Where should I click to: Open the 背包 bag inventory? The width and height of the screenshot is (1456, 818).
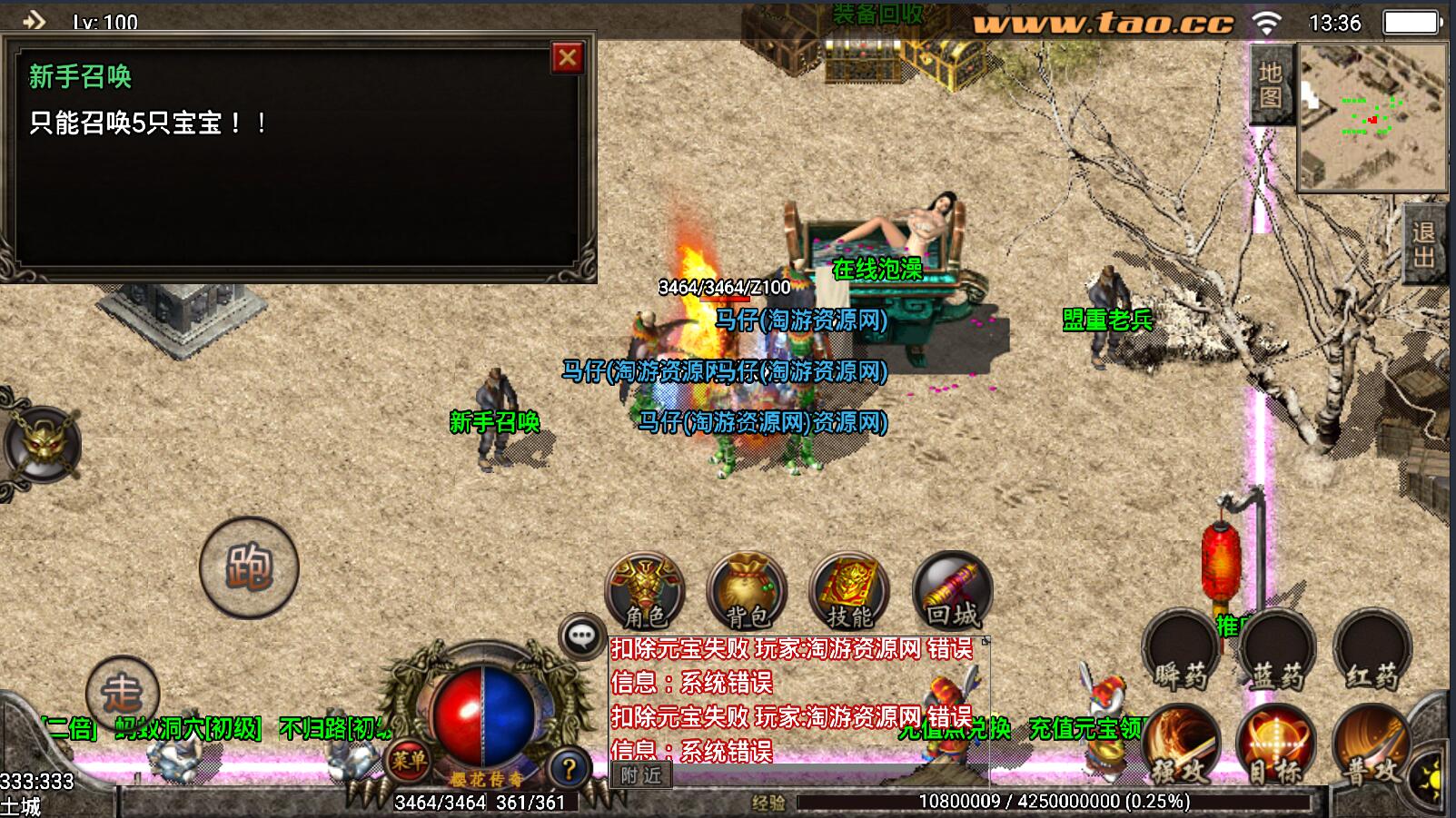coord(747,591)
